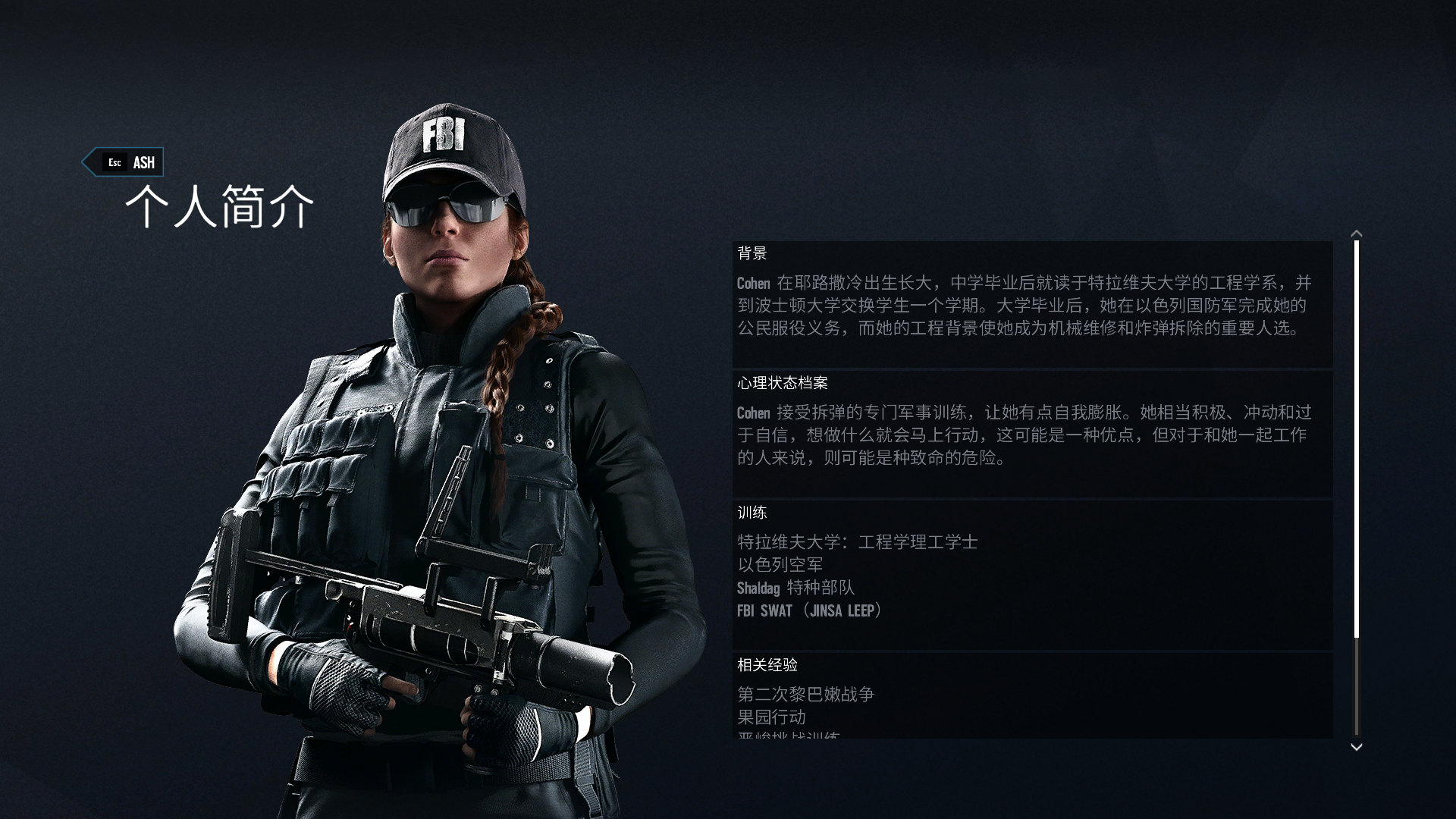Click the FBI SWAT (JINSA LEEP) entry
The image size is (1456, 819).
point(810,610)
